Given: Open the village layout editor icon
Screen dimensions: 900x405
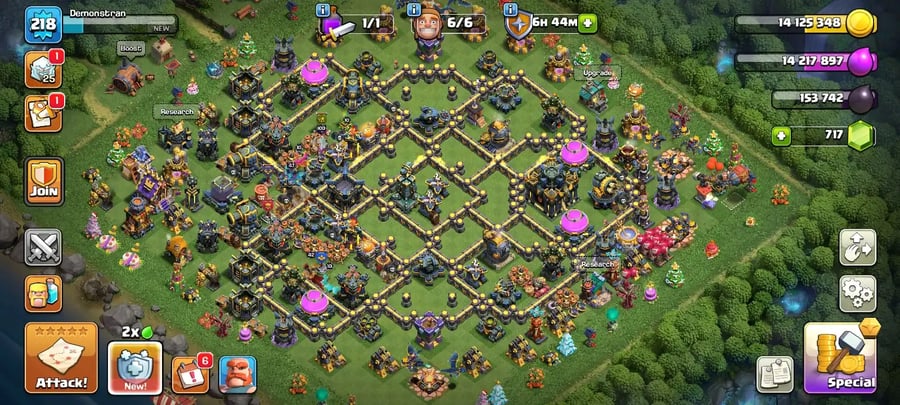Looking at the screenshot, I should pos(857,245).
